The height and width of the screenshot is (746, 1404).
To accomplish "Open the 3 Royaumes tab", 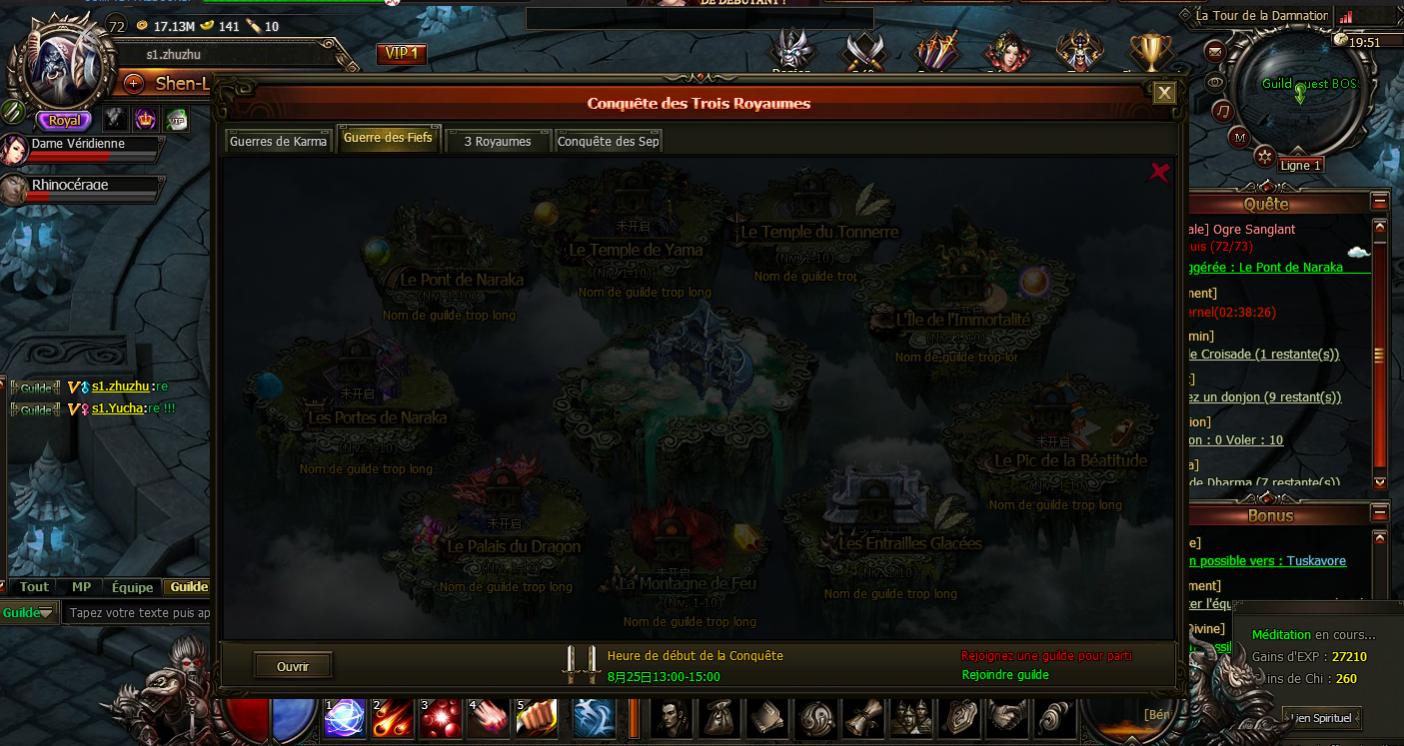I will tap(497, 141).
